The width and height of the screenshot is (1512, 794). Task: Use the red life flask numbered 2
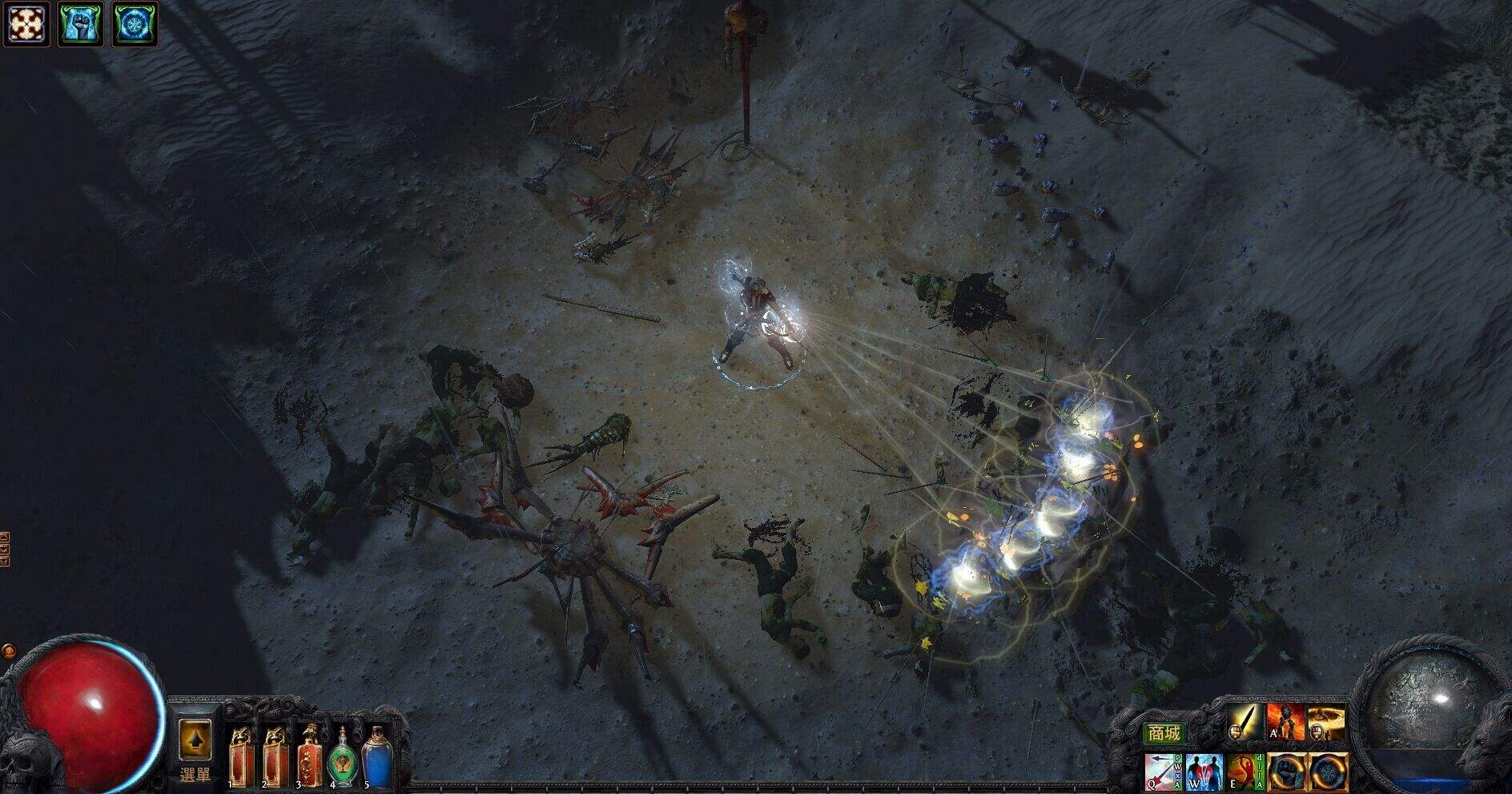tap(275, 758)
